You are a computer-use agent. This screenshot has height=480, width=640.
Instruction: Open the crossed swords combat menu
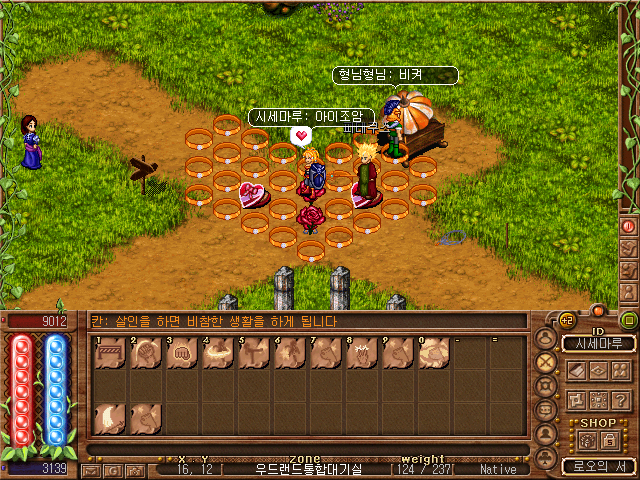tap(546, 362)
